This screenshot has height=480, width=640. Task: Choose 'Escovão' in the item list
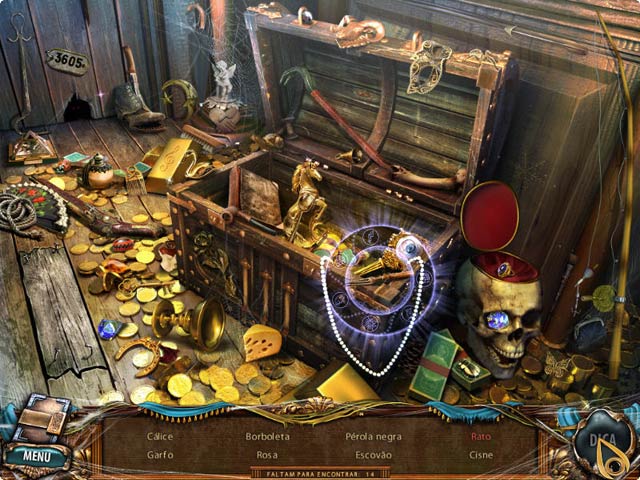373,454
